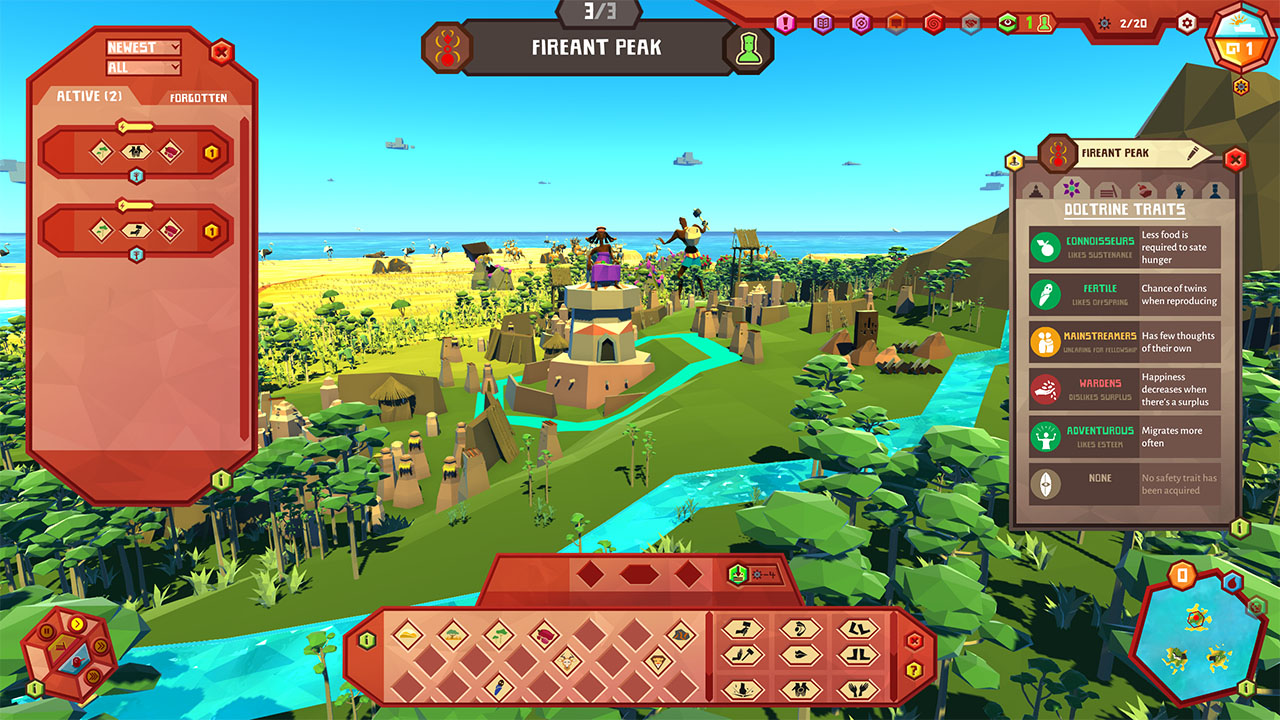The image size is (1280, 720).
Task: Toggle the green eye visibility icon
Action: click(x=1008, y=22)
